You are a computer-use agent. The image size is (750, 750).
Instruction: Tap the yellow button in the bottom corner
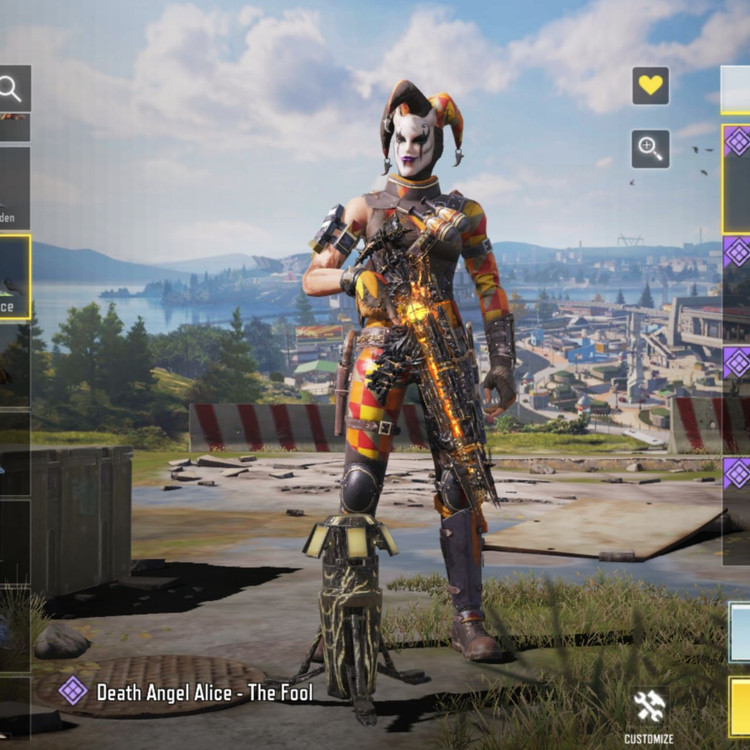pos(739,706)
